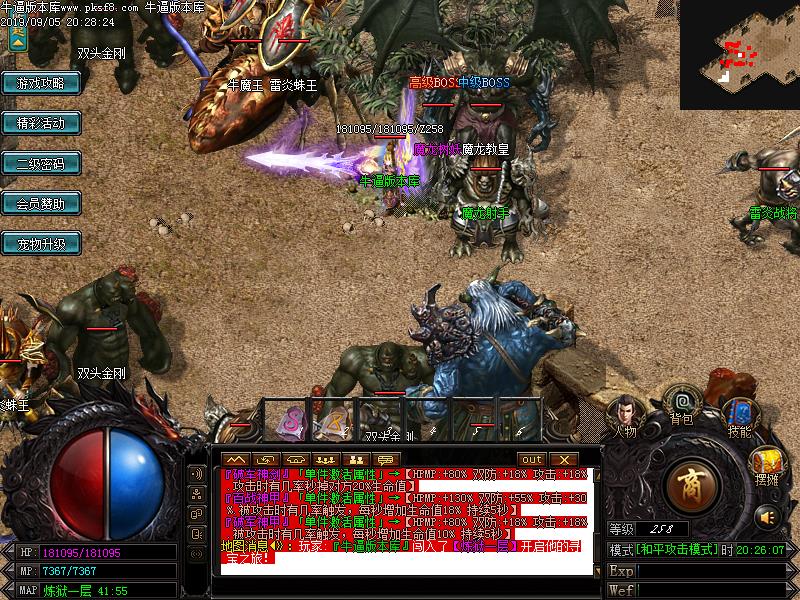This screenshot has height=600, width=800.
Task: Collapse the side menu with the arrow tab
Action: point(16,38)
